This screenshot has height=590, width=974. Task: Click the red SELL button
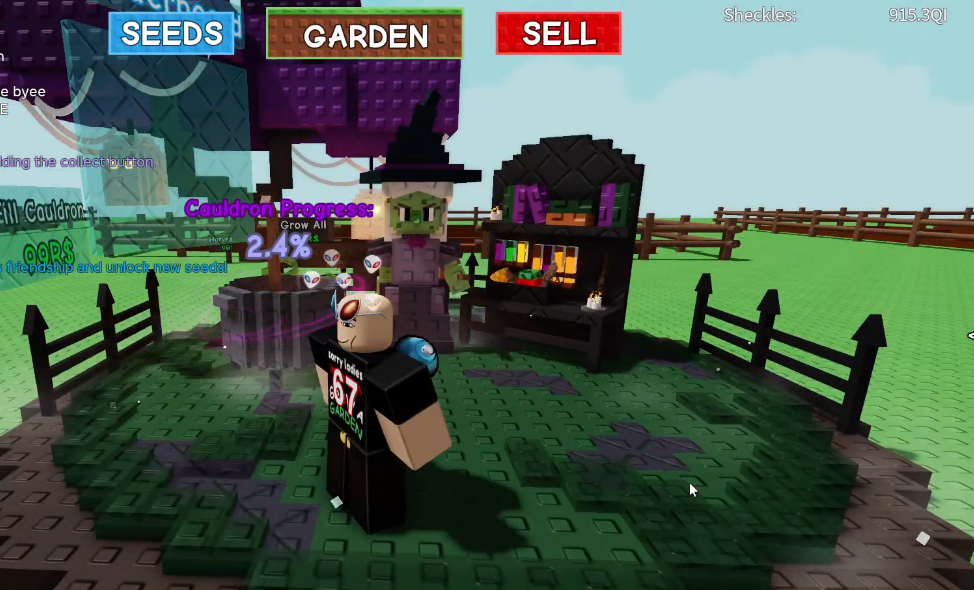(x=558, y=33)
